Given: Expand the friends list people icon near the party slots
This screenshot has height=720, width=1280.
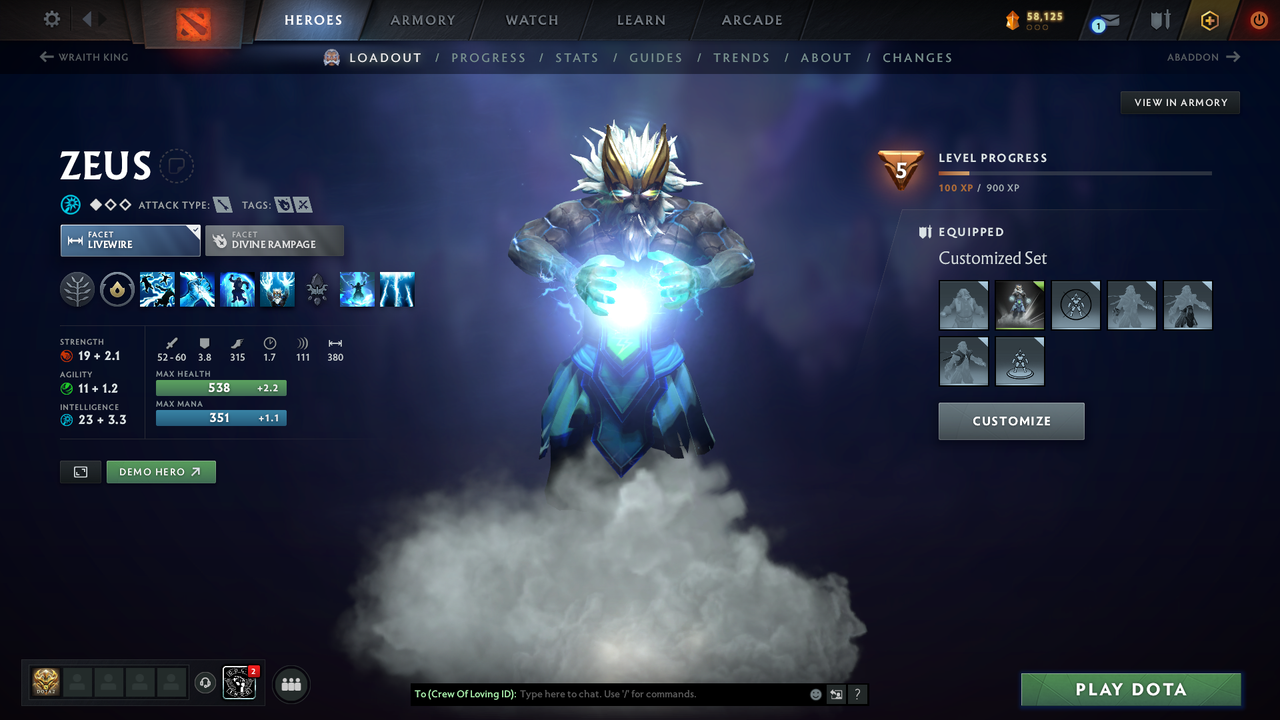Looking at the screenshot, I should coord(289,683).
